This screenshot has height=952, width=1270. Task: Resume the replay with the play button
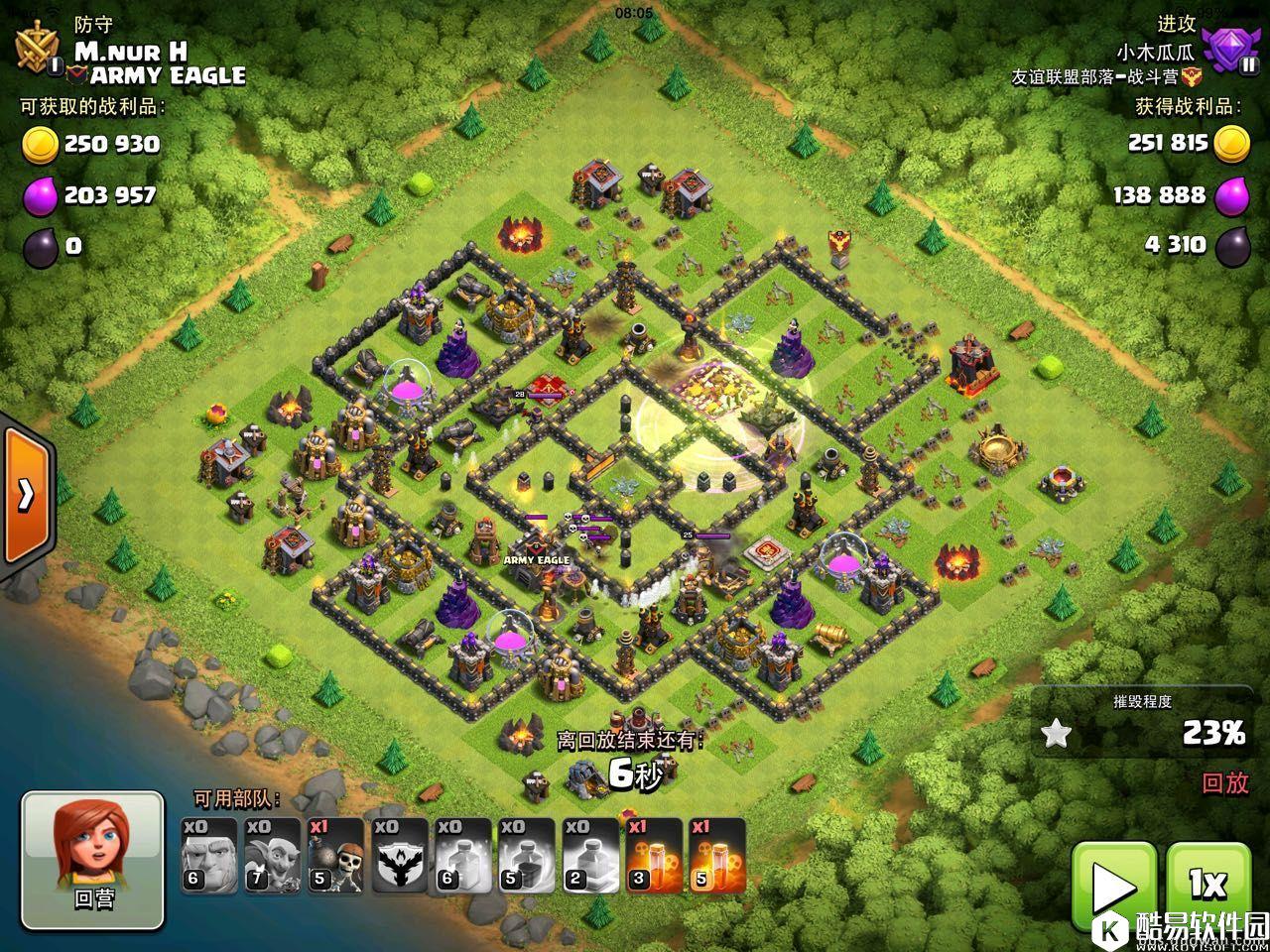coord(1113,887)
